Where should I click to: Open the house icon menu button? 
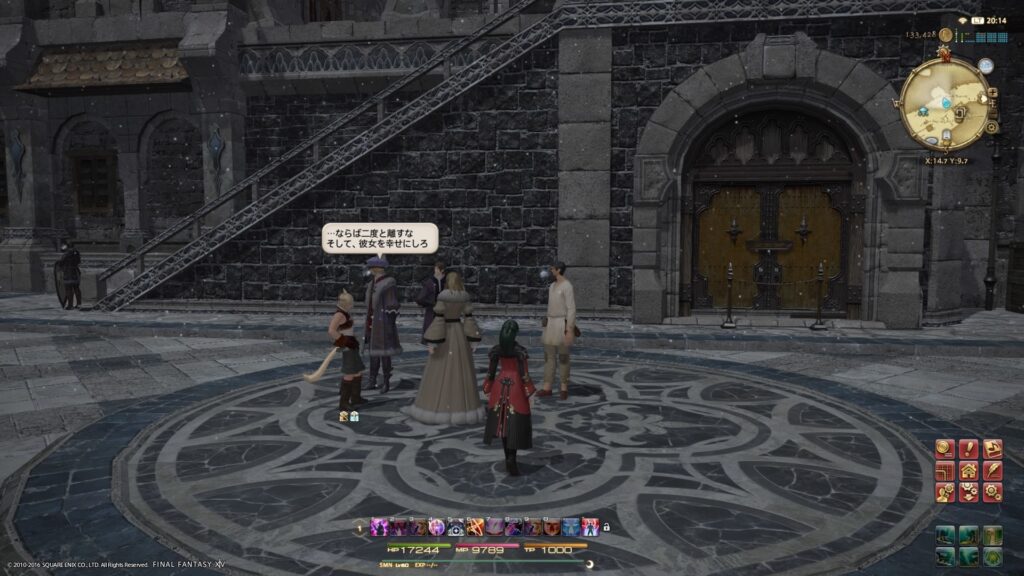point(968,470)
